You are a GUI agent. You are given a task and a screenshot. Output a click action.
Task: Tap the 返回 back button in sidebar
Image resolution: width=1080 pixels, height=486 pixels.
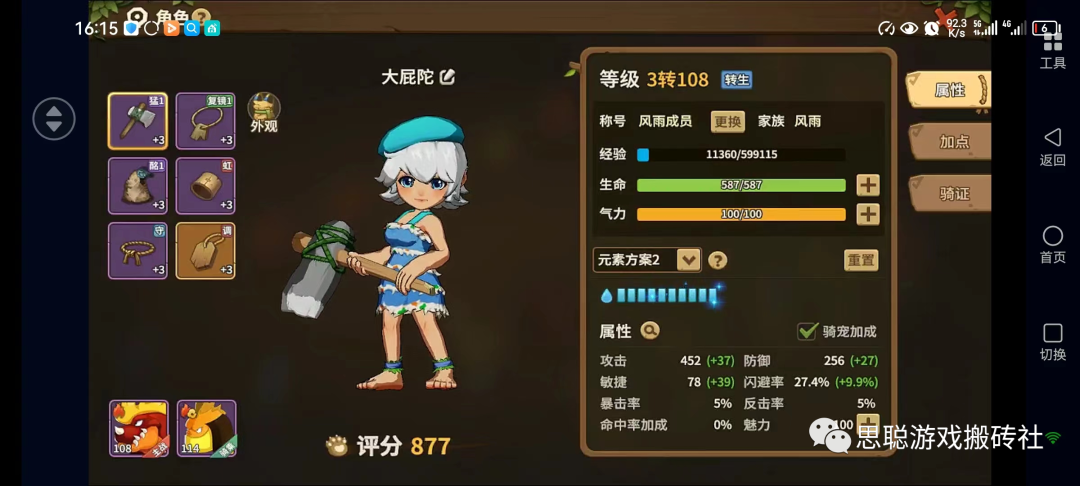pyautogui.click(x=1052, y=146)
